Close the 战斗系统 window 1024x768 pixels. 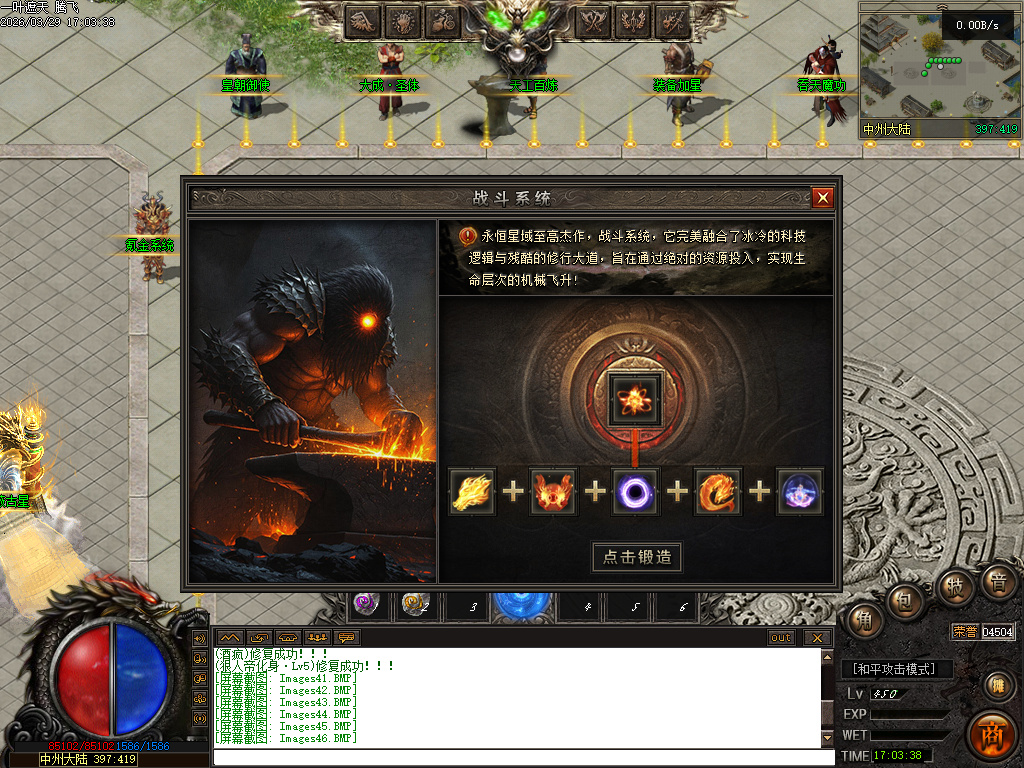coord(823,198)
